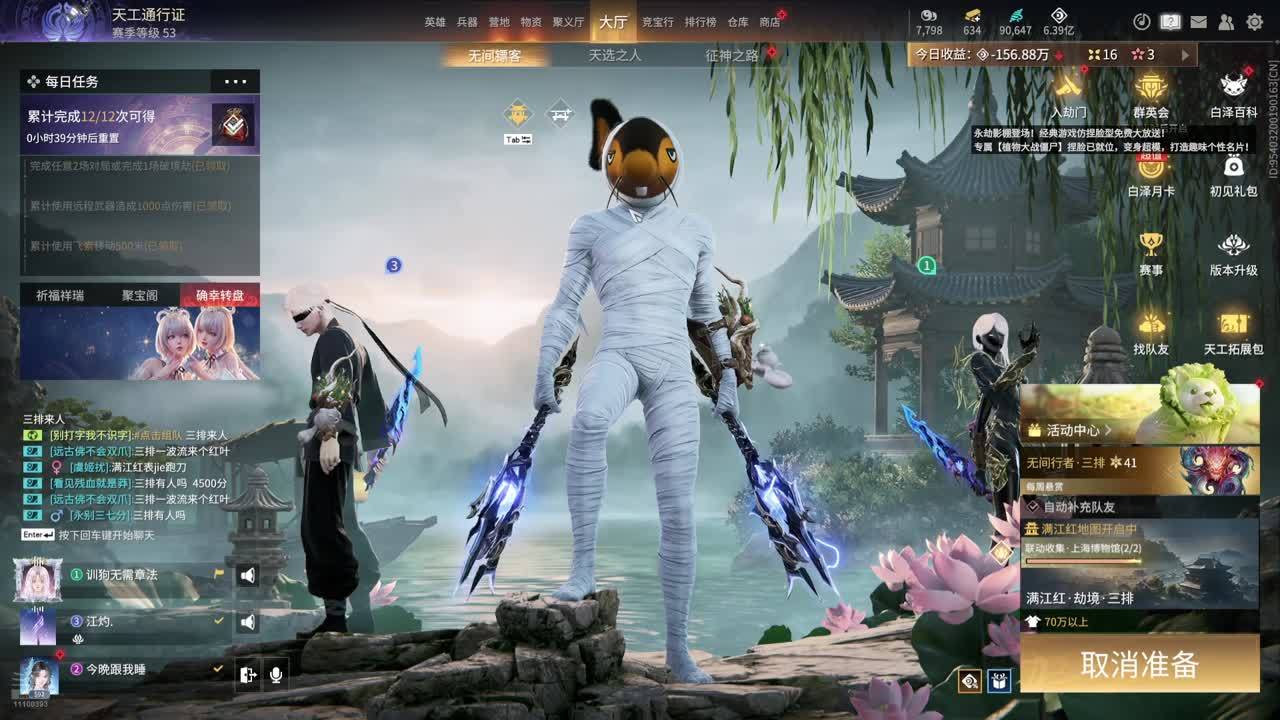Toggle the 自动补充队友 auto-fill option
This screenshot has height=720, width=1280.
click(1034, 507)
